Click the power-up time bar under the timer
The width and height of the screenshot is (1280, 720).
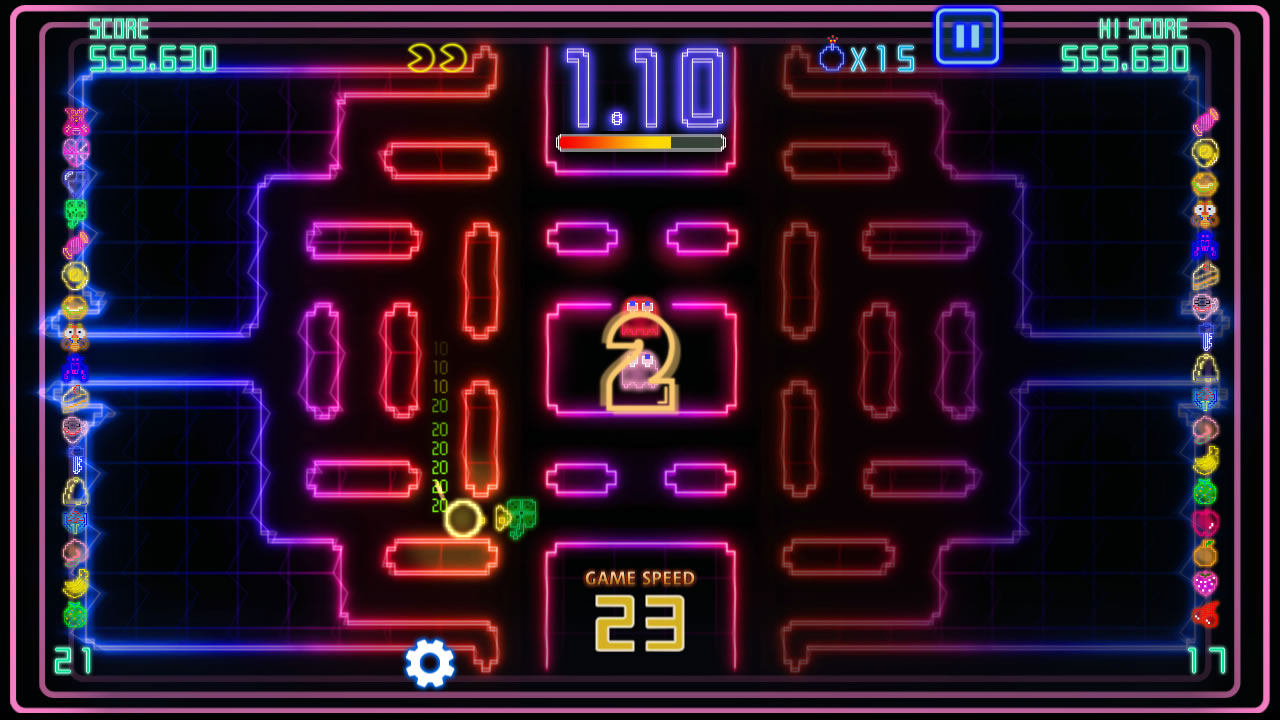pyautogui.click(x=638, y=142)
